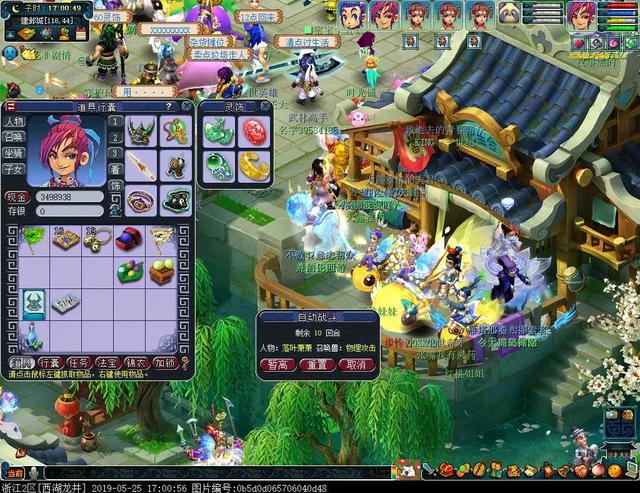Open the 子女 children tab
640x493 pixels.
(x=14, y=169)
